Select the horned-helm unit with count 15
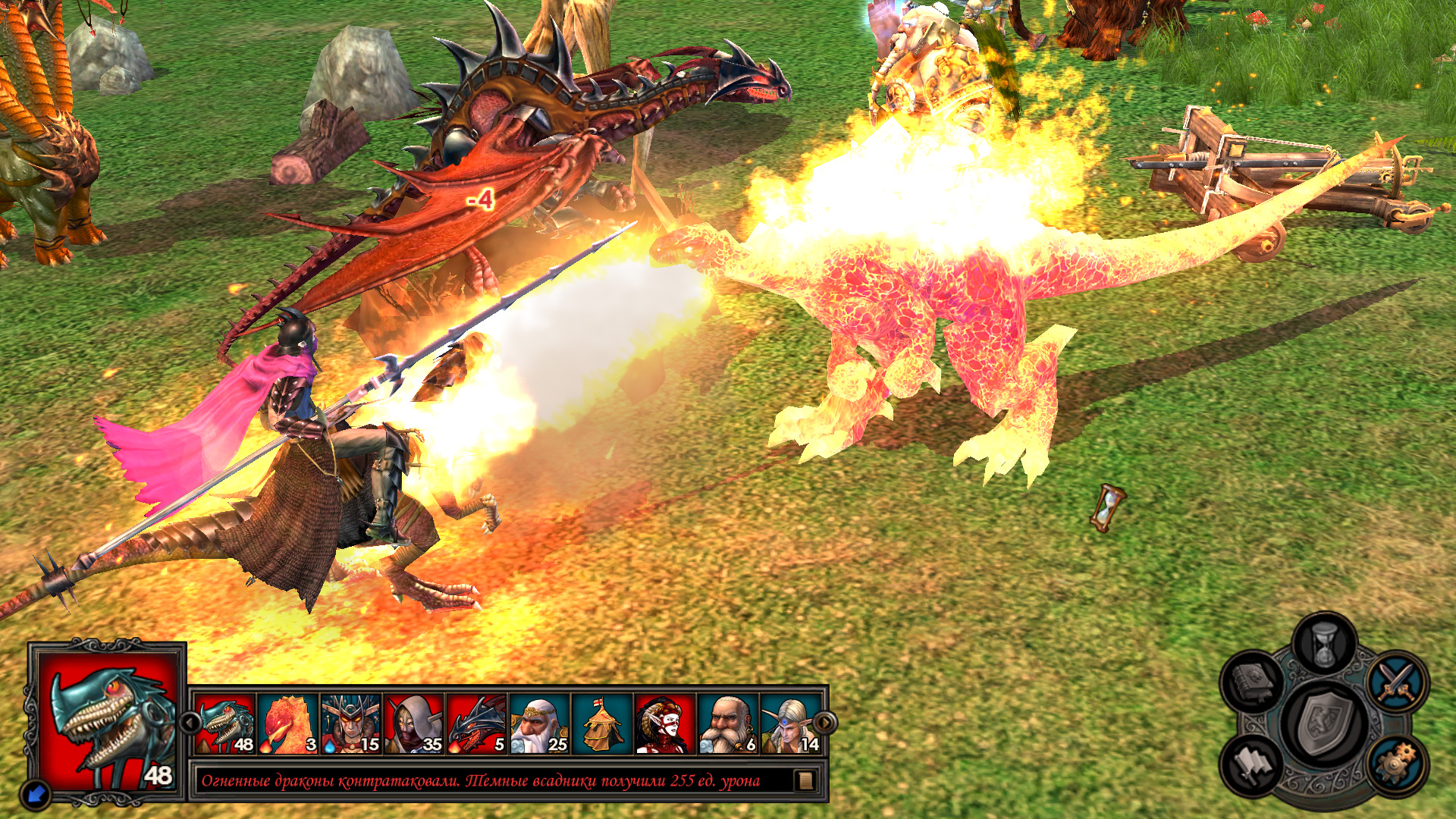The height and width of the screenshot is (819, 1456). (x=350, y=724)
